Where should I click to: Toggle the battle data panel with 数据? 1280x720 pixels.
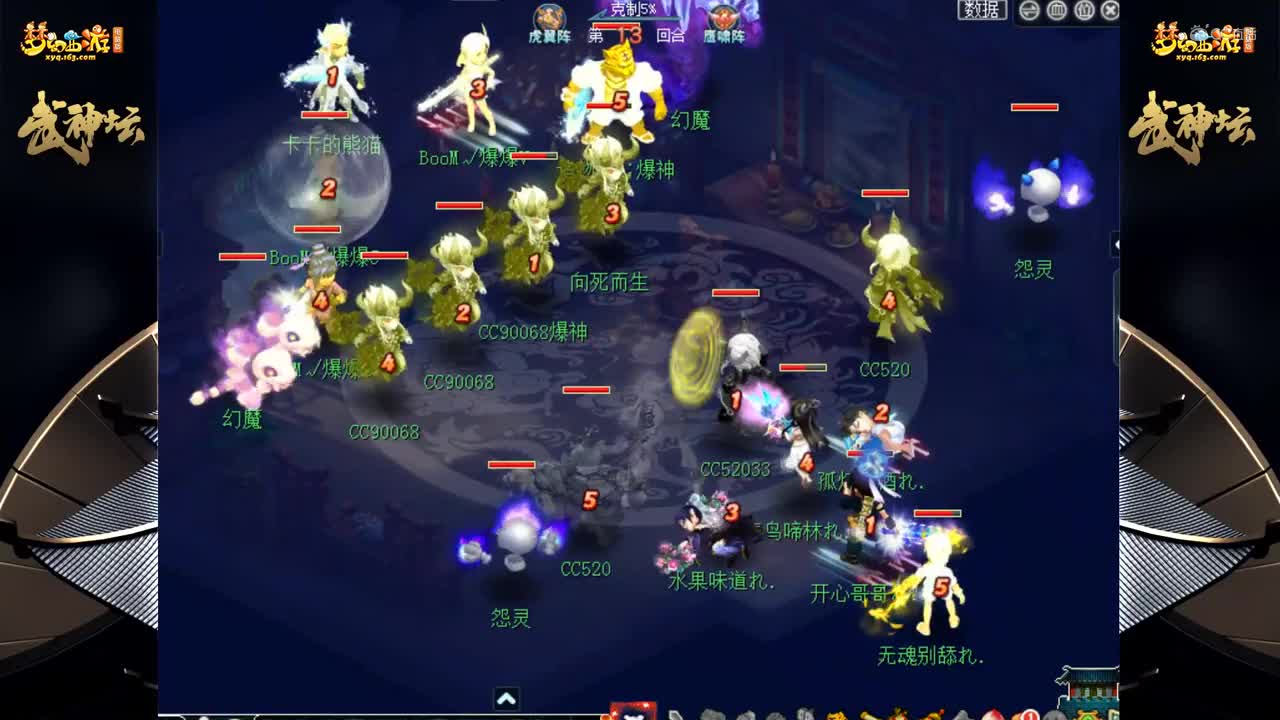981,10
